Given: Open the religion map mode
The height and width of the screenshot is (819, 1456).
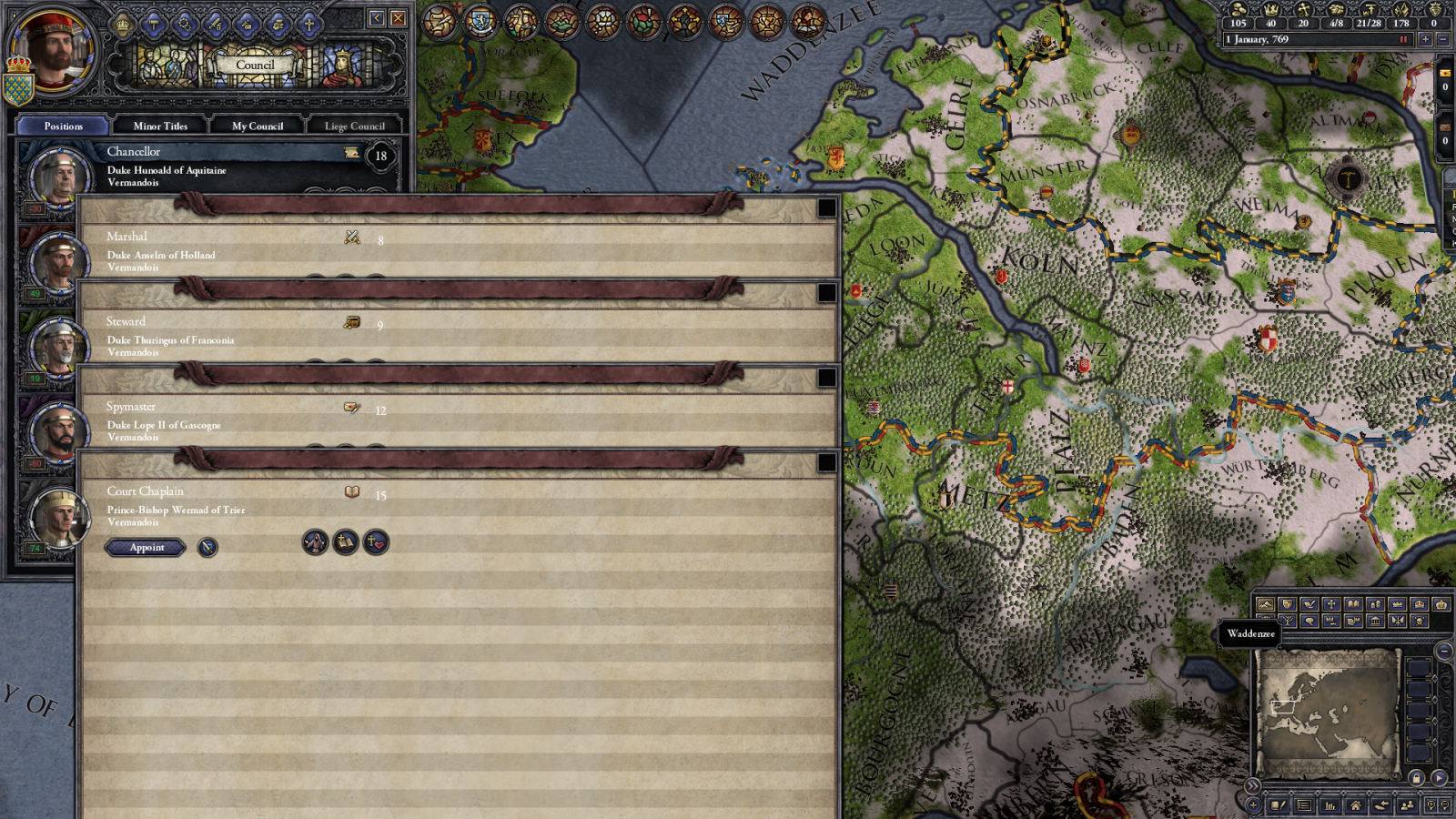Looking at the screenshot, I should (x=1330, y=604).
